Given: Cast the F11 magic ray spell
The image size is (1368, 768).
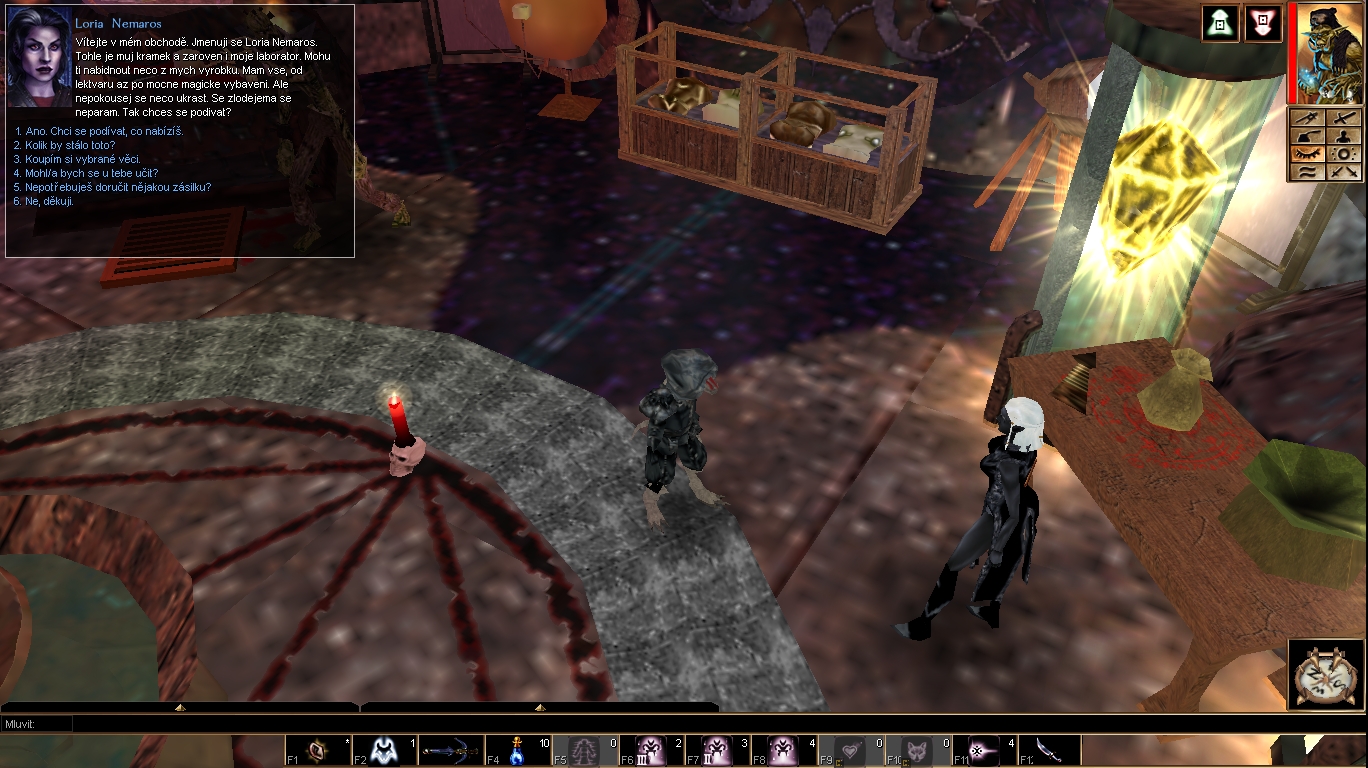Looking at the screenshot, I should click(984, 751).
